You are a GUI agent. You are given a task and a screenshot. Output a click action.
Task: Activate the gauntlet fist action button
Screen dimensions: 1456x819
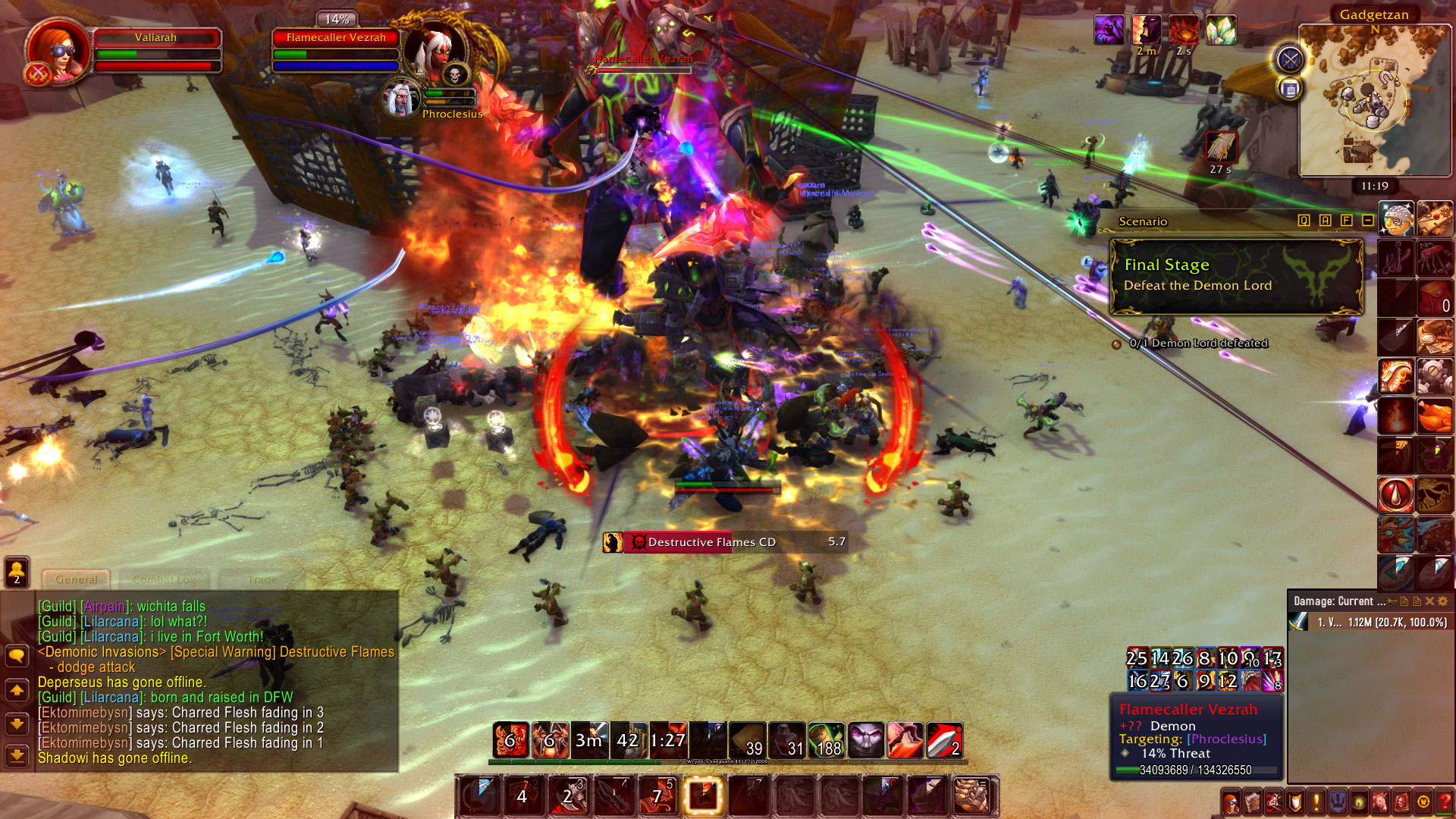point(971,795)
